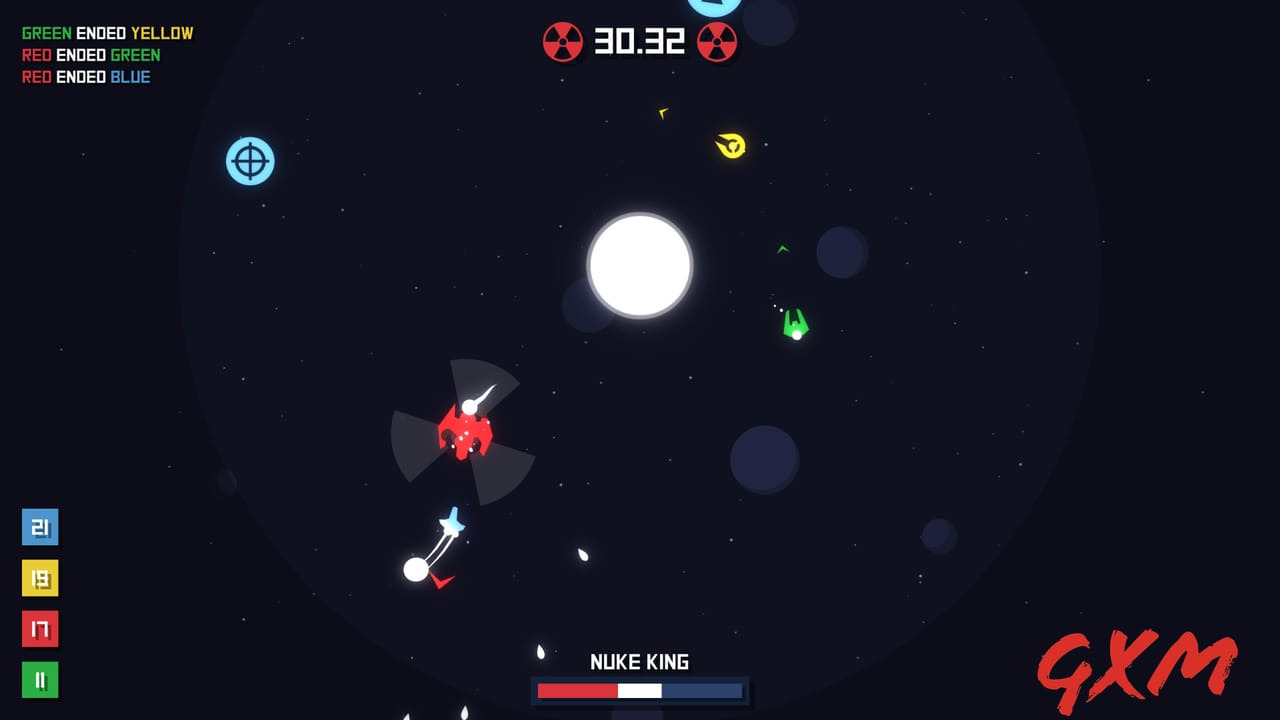Screen dimensions: 1280x720
Task: Click the bright white sun at center
Action: (x=640, y=267)
